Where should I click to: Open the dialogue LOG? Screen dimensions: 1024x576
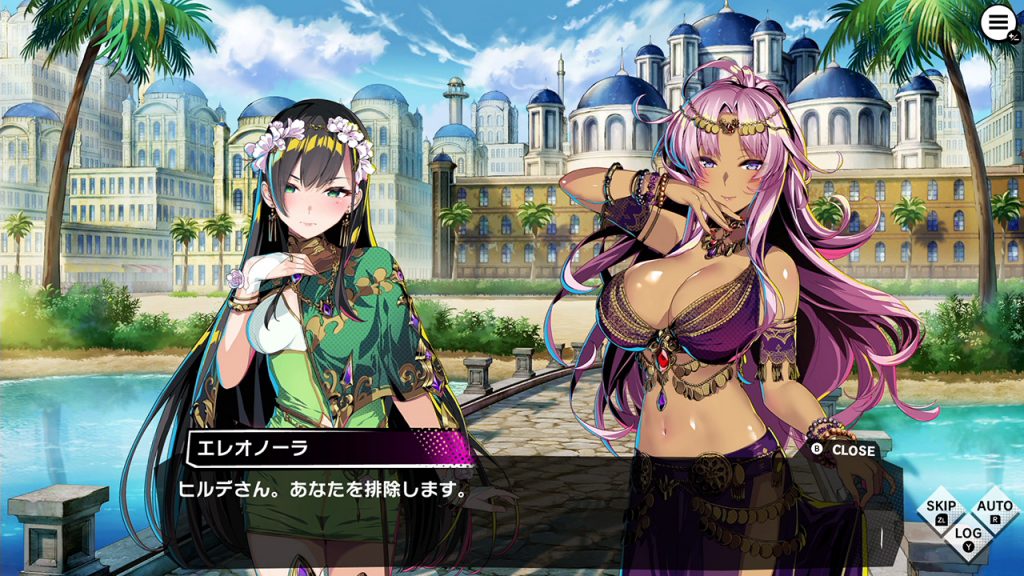point(967,538)
